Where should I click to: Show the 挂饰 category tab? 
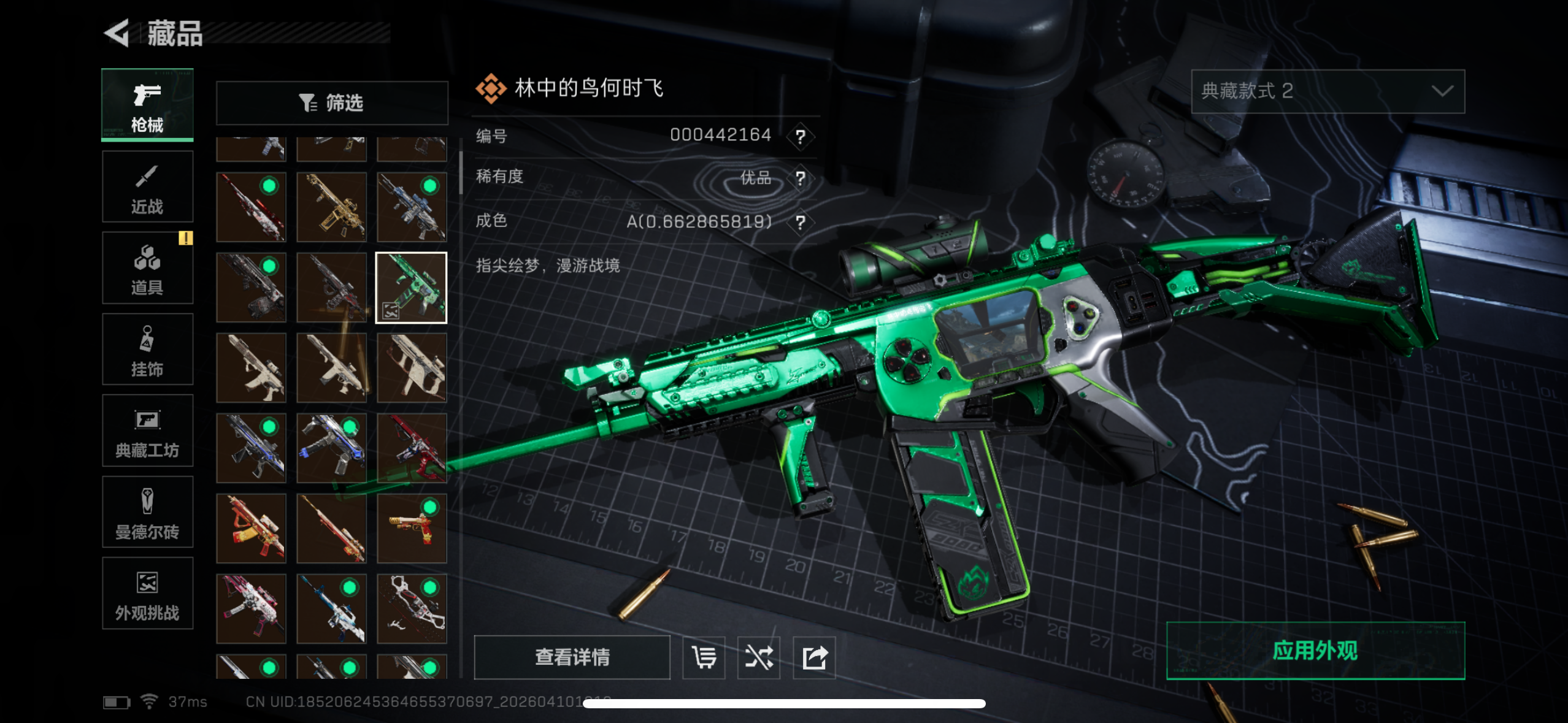tap(147, 350)
